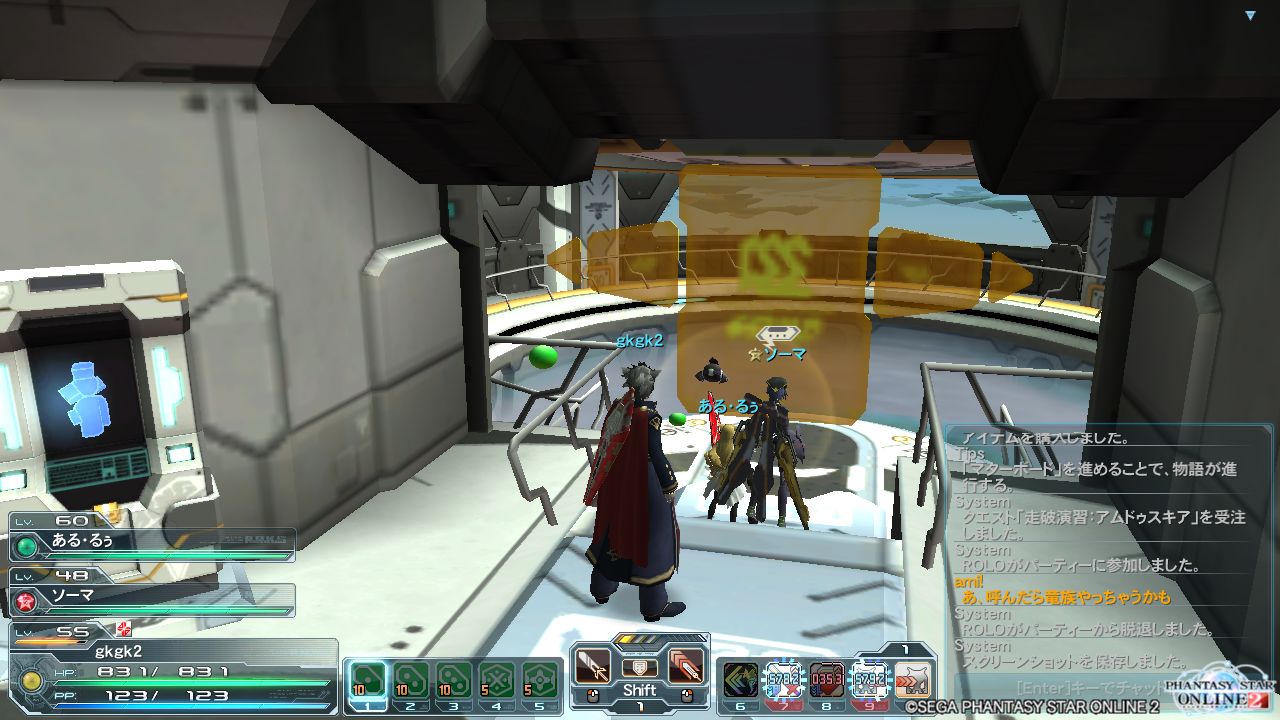
Task: Select the left-click sword attack icon
Action: (x=593, y=667)
